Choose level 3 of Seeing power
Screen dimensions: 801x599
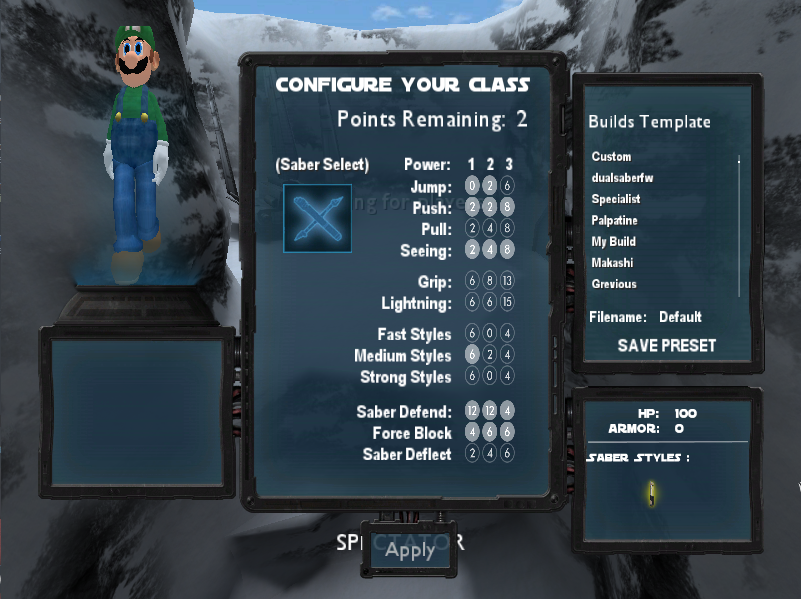pos(508,250)
